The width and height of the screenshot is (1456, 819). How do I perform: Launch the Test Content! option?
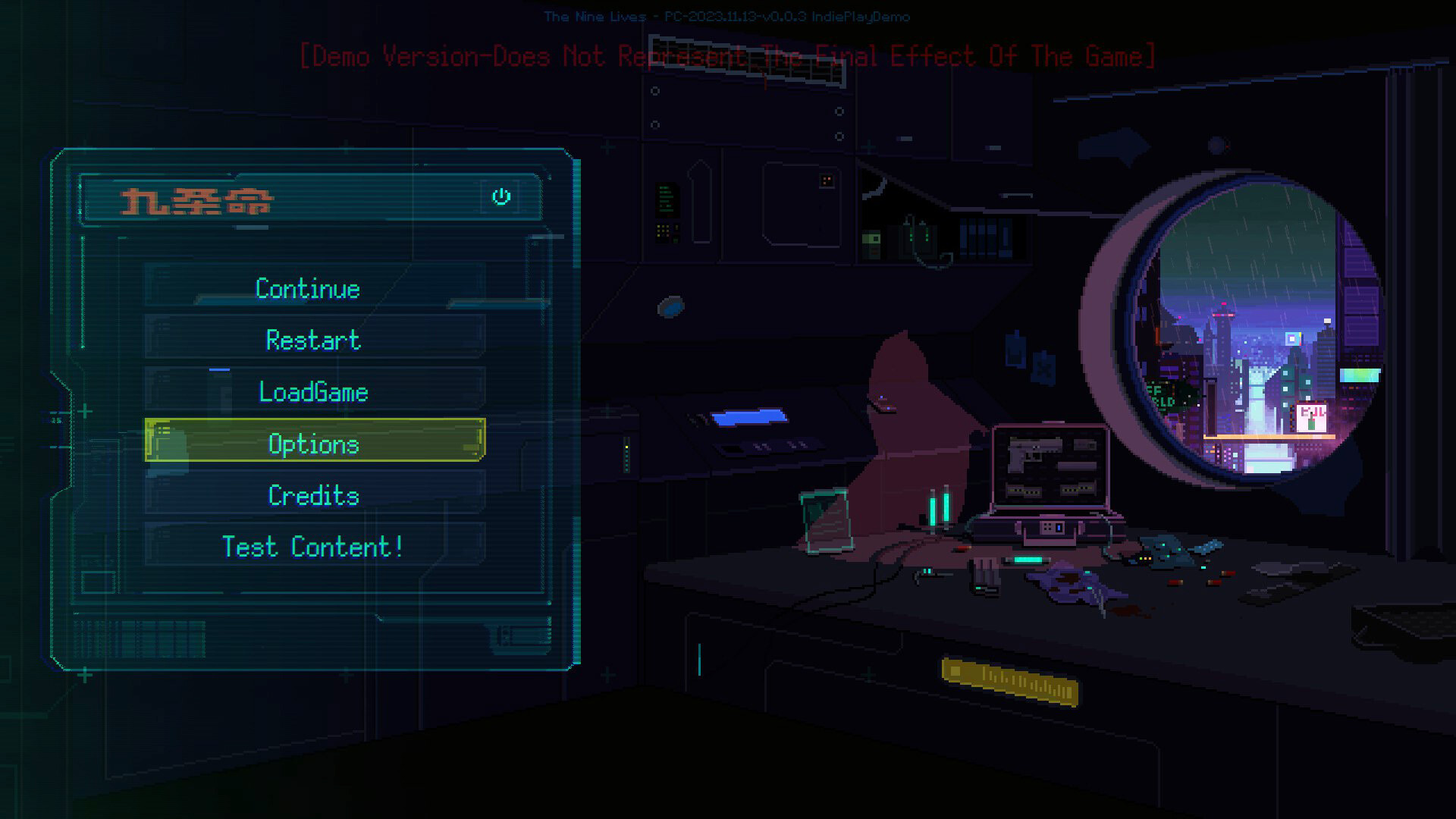coord(312,546)
